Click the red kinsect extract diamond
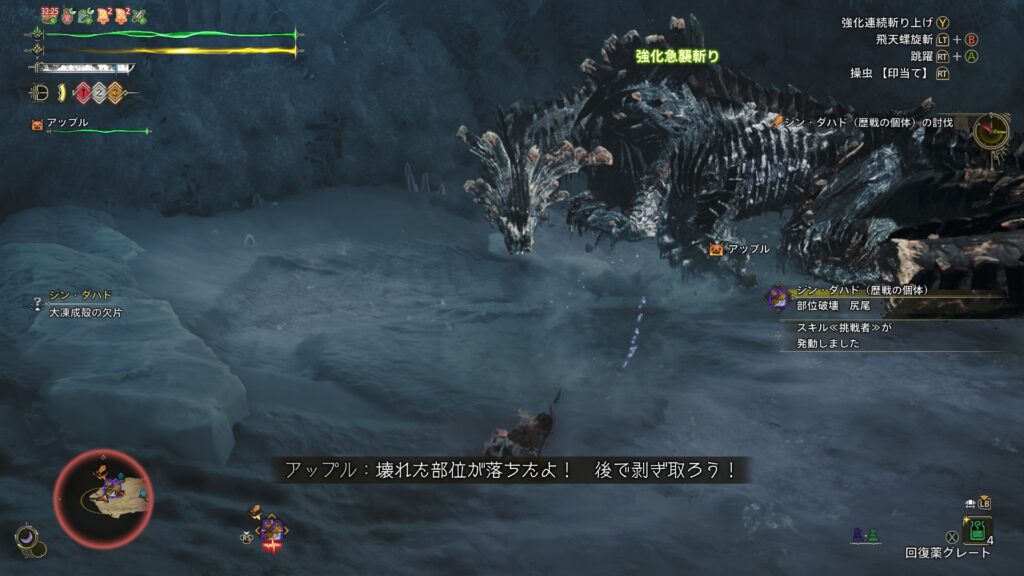The image size is (1024, 576). (83, 93)
